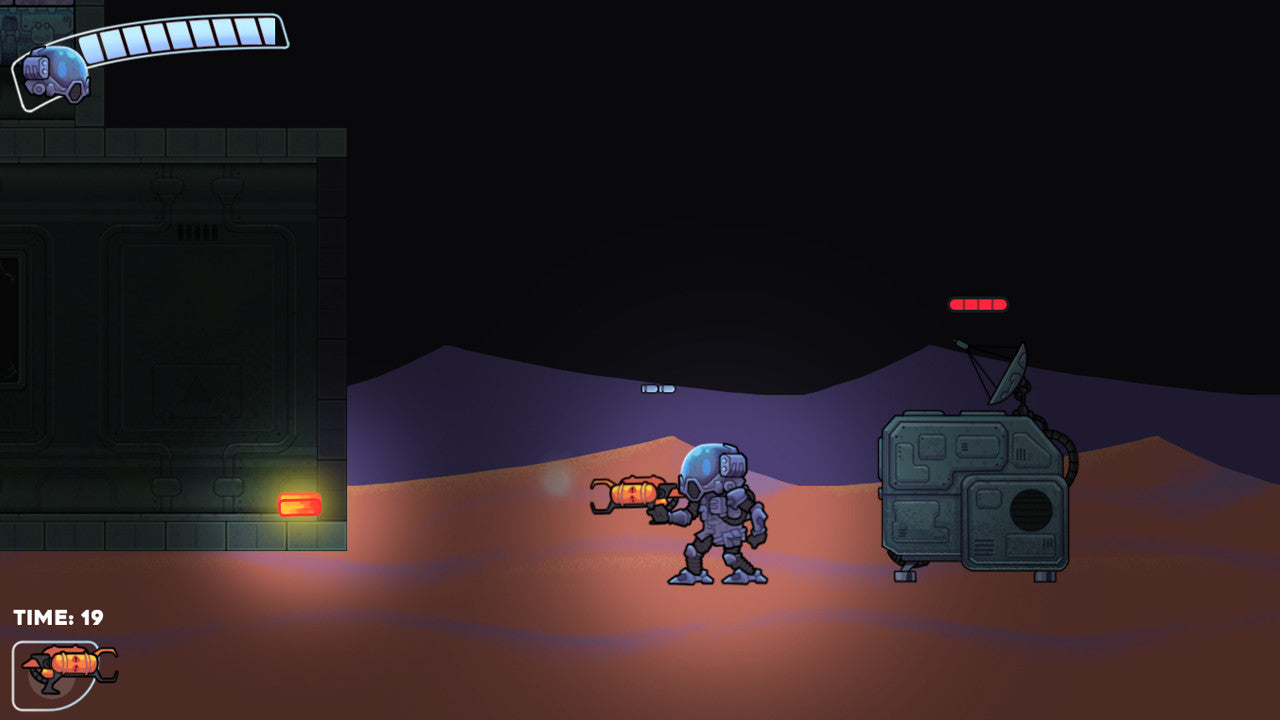Click the player helmet portrait icon
Image resolution: width=1280 pixels, height=720 pixels.
coord(56,74)
